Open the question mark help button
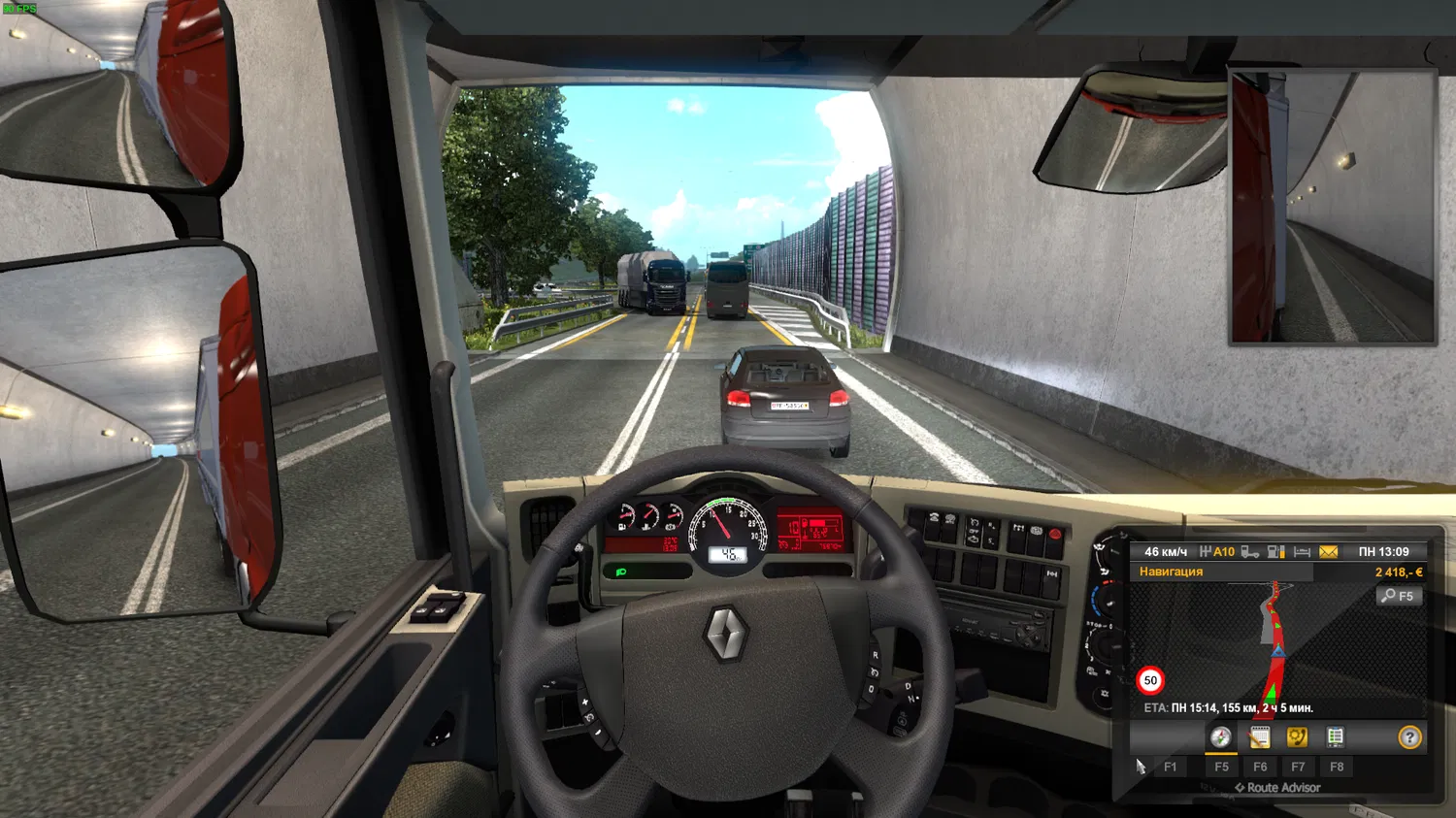Image resolution: width=1456 pixels, height=818 pixels. click(1409, 737)
